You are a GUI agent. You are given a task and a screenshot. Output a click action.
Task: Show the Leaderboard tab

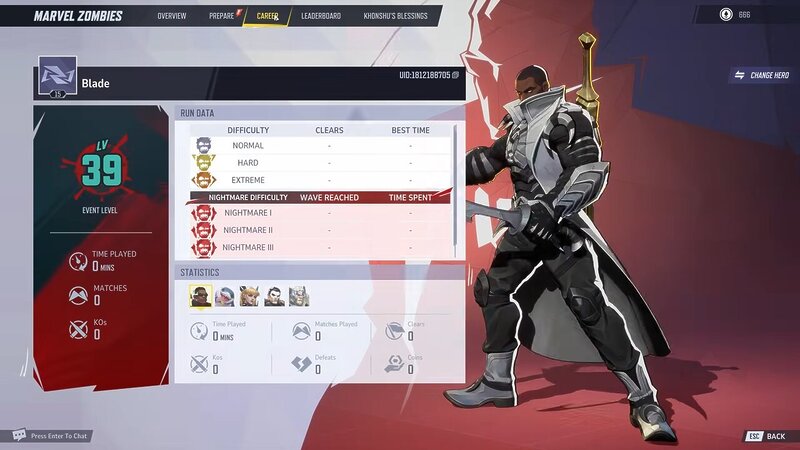point(320,16)
